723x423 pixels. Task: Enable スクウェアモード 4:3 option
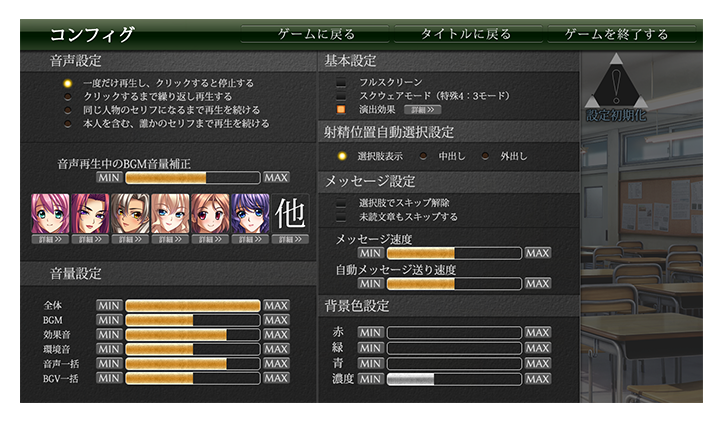pos(341,95)
